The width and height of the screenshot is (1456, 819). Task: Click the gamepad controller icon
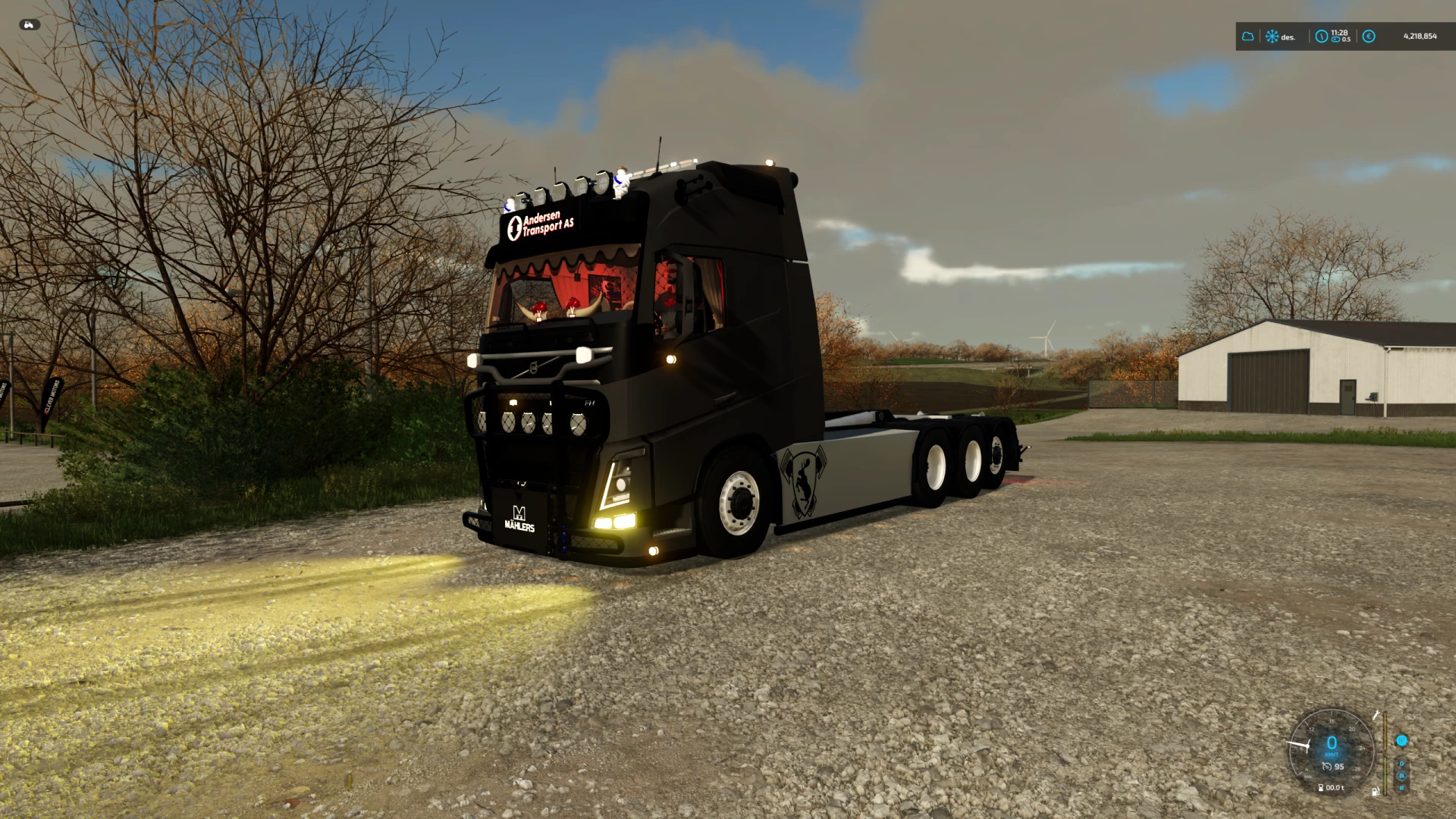(30, 25)
